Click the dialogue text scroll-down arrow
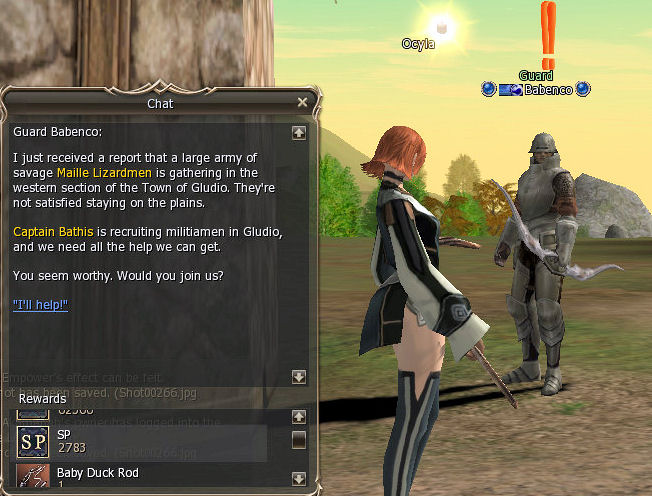 coord(298,377)
